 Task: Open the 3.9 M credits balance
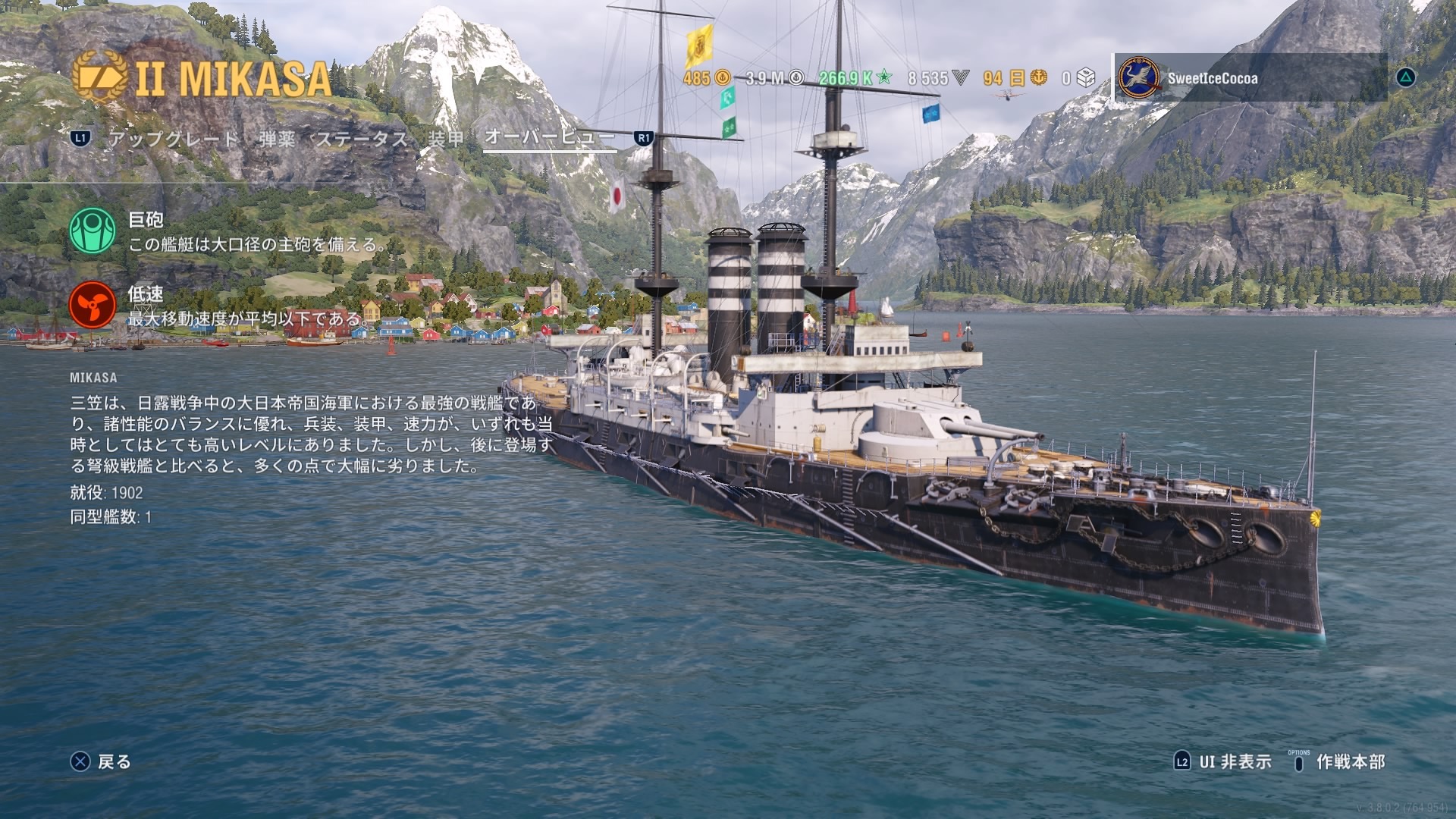pos(773,78)
